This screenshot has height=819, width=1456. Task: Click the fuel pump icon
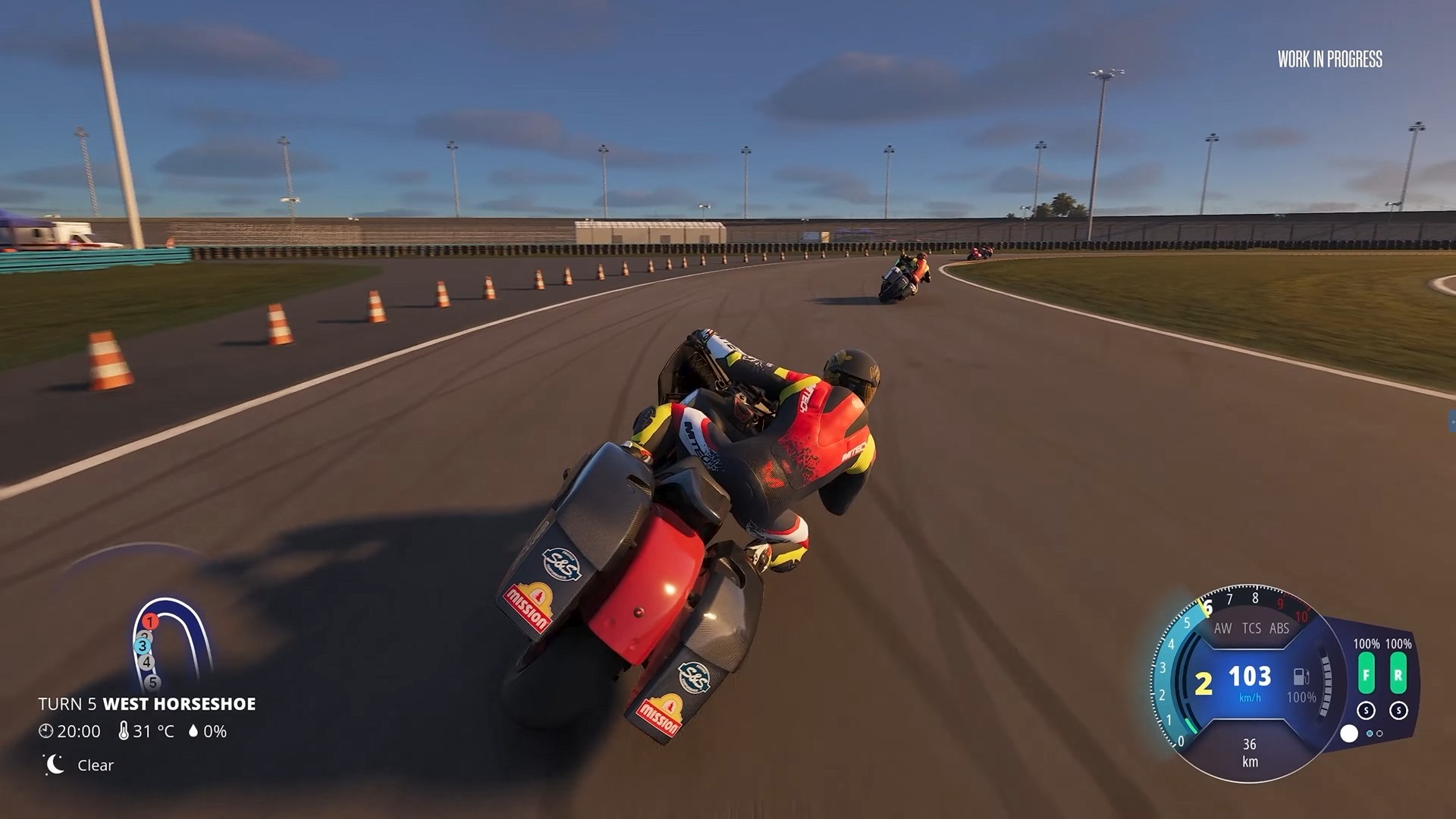click(x=1301, y=676)
